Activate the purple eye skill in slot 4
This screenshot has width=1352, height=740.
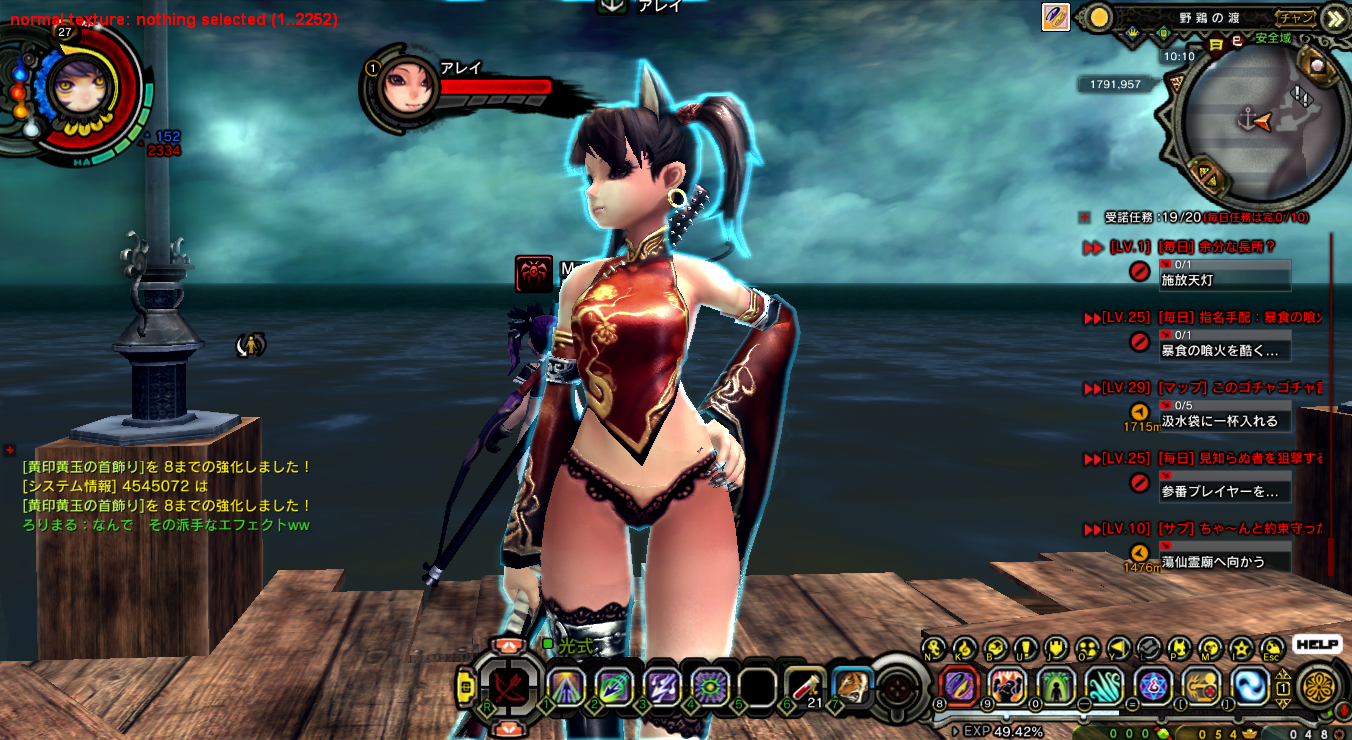tap(709, 686)
